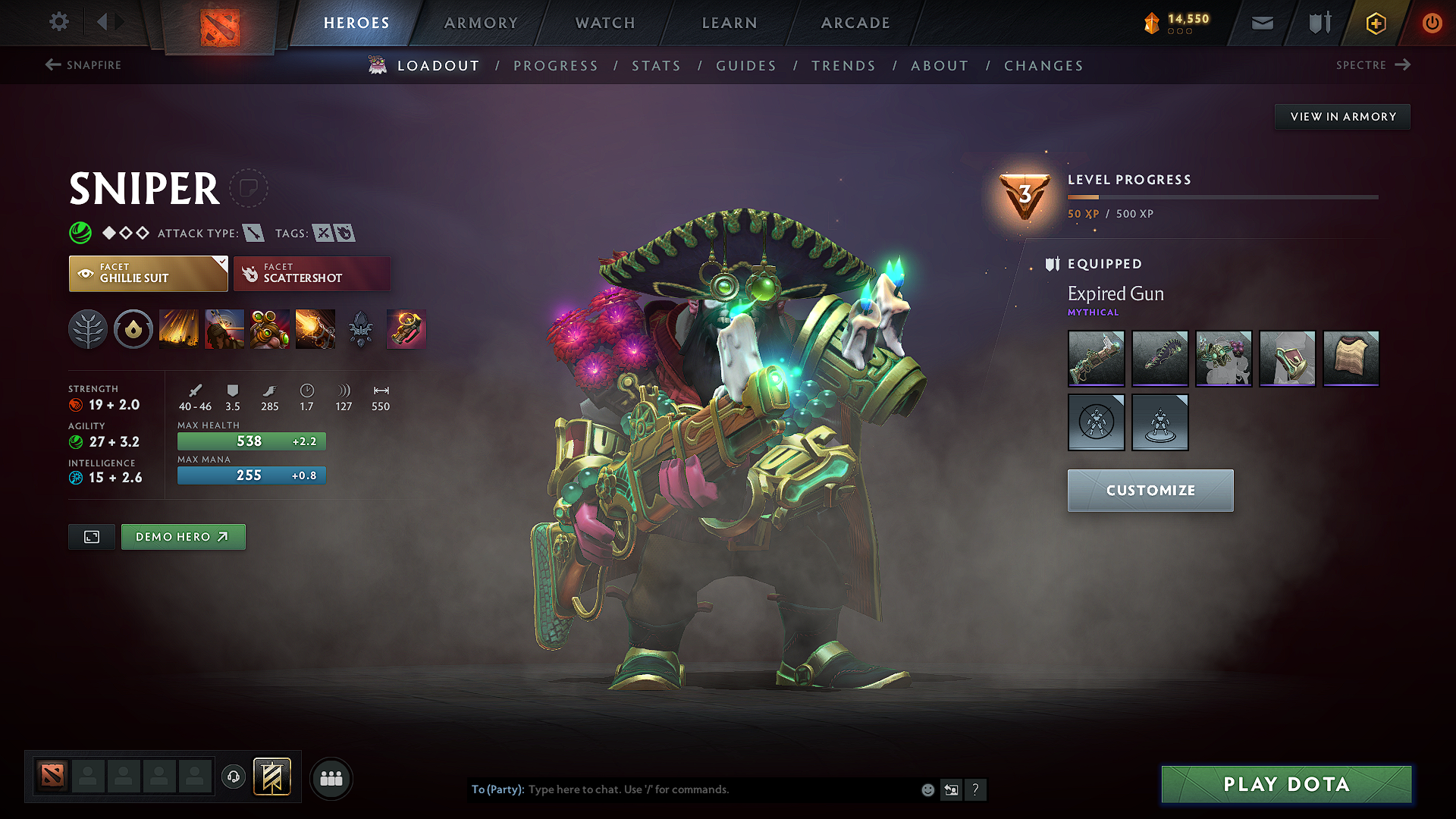
Task: Click the CUSTOMIZE button under equipped items
Action: pyautogui.click(x=1150, y=491)
